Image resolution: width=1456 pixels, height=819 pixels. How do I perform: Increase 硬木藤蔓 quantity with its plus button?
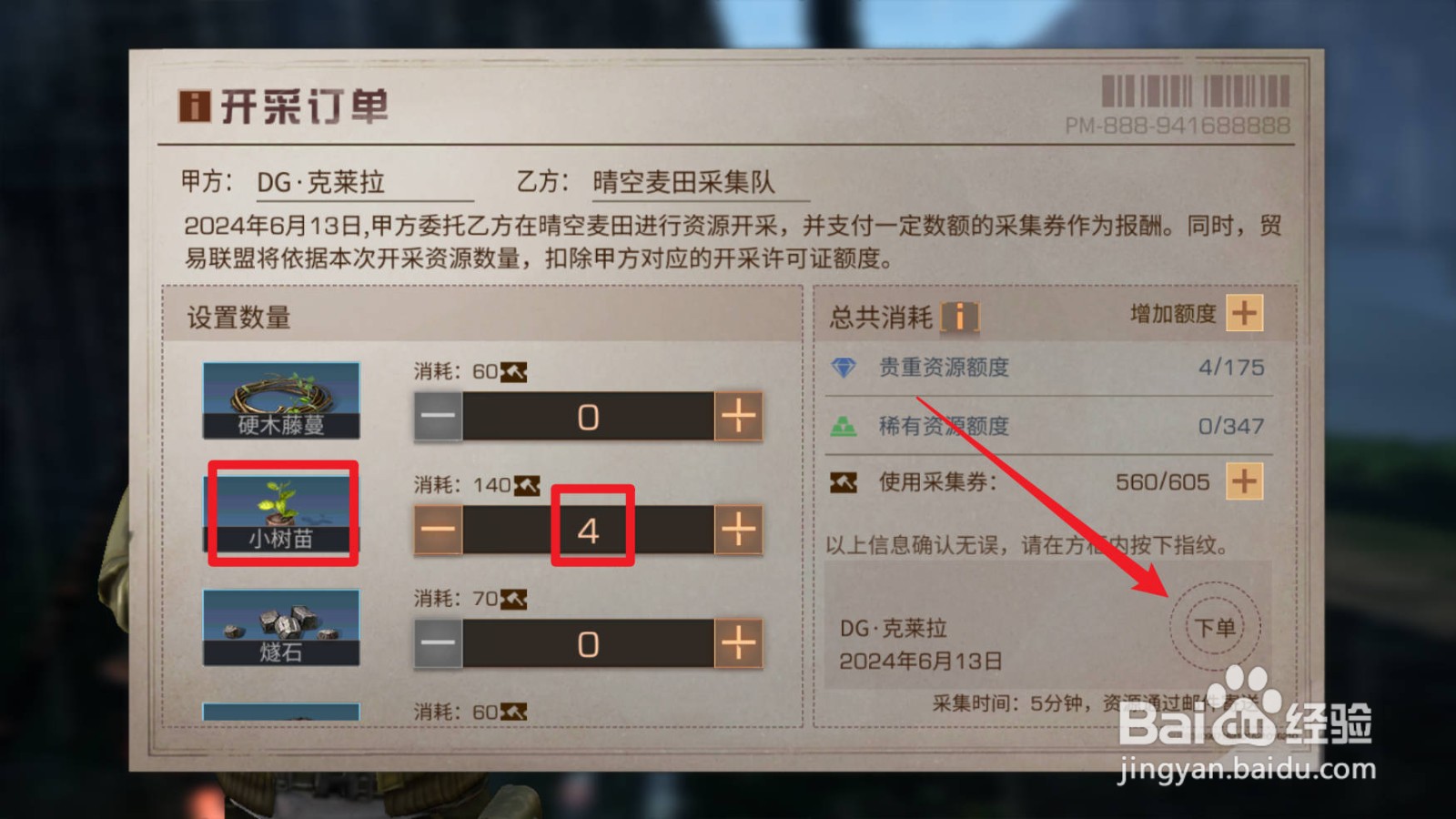coord(739,416)
